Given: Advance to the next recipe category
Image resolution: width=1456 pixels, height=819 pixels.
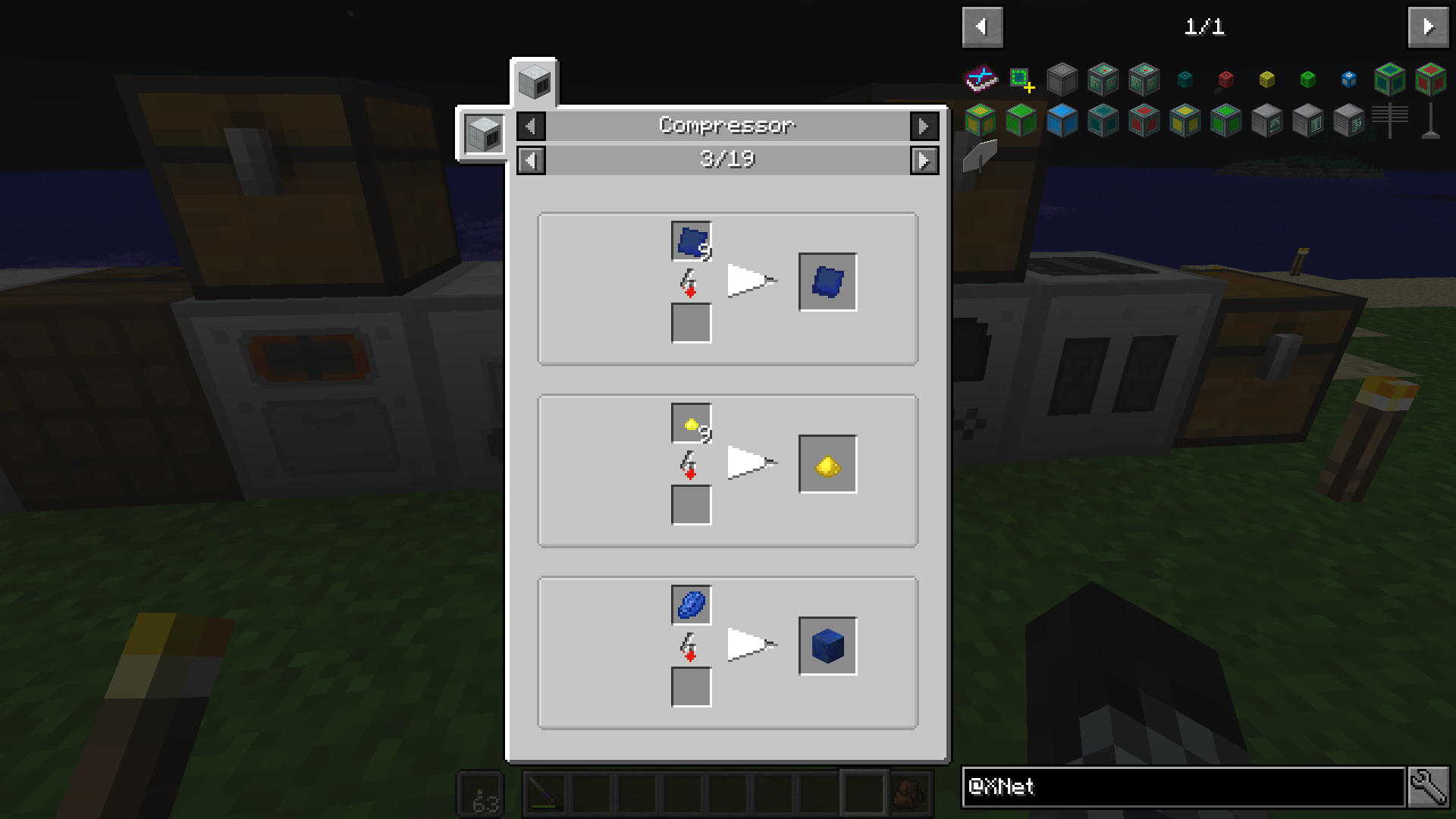Looking at the screenshot, I should (x=924, y=127).
